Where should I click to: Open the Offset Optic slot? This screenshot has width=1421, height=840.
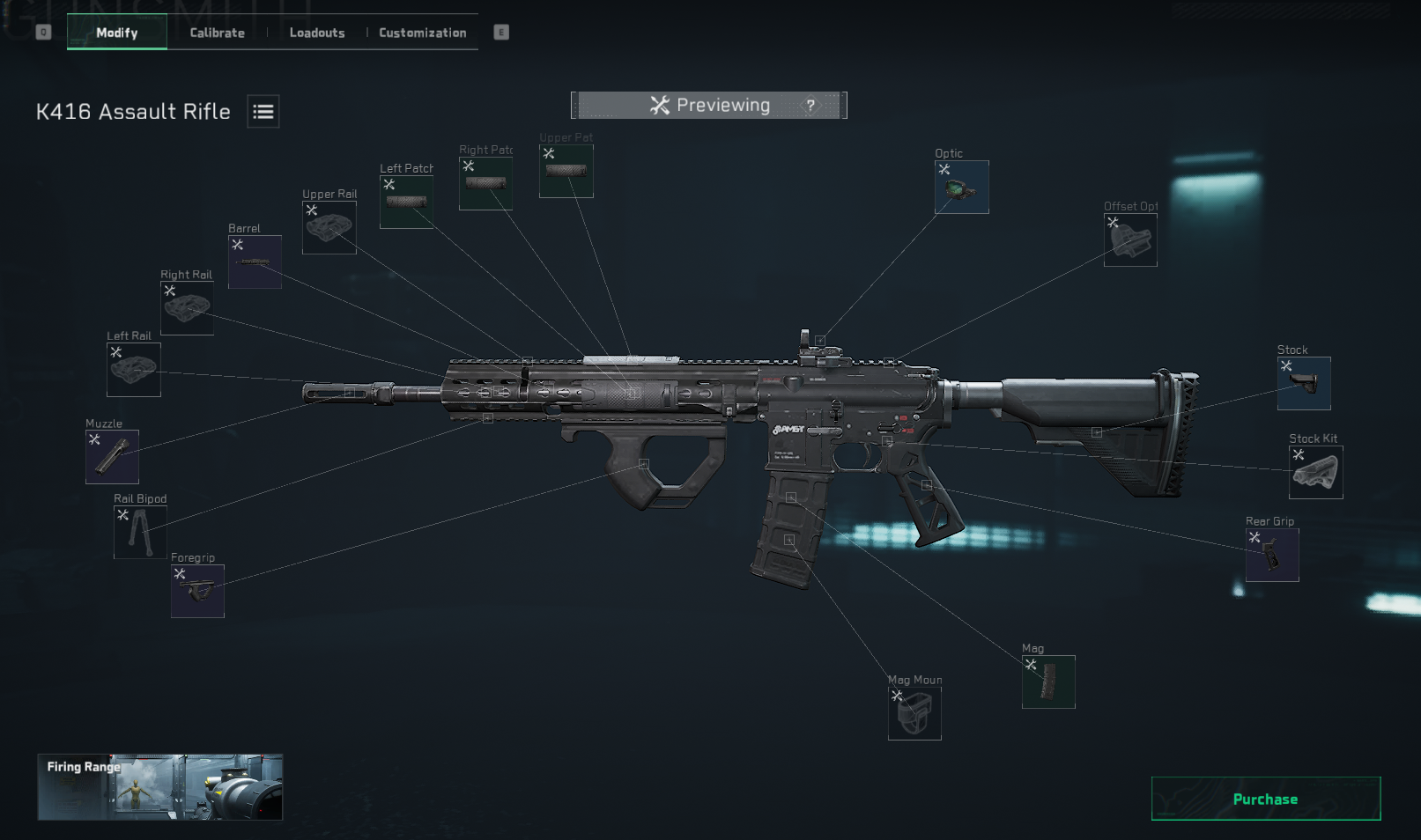click(1130, 239)
